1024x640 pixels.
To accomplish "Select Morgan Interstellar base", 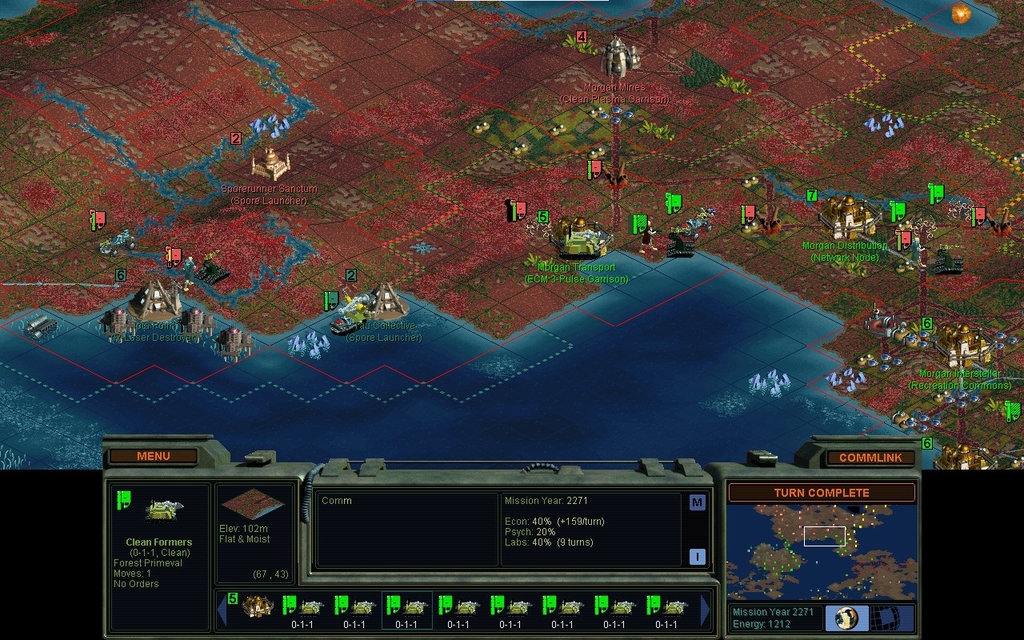I will (x=961, y=345).
